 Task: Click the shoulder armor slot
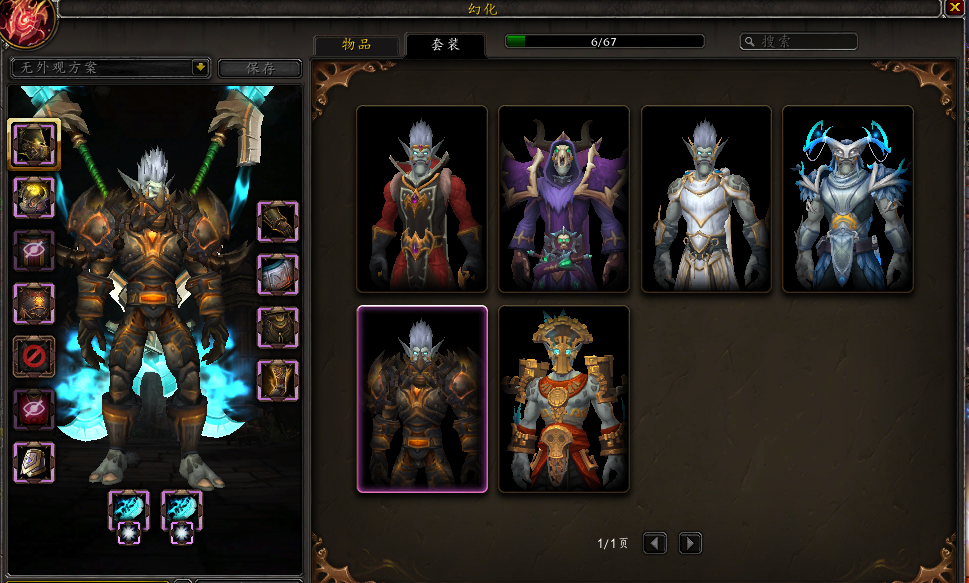coord(34,197)
